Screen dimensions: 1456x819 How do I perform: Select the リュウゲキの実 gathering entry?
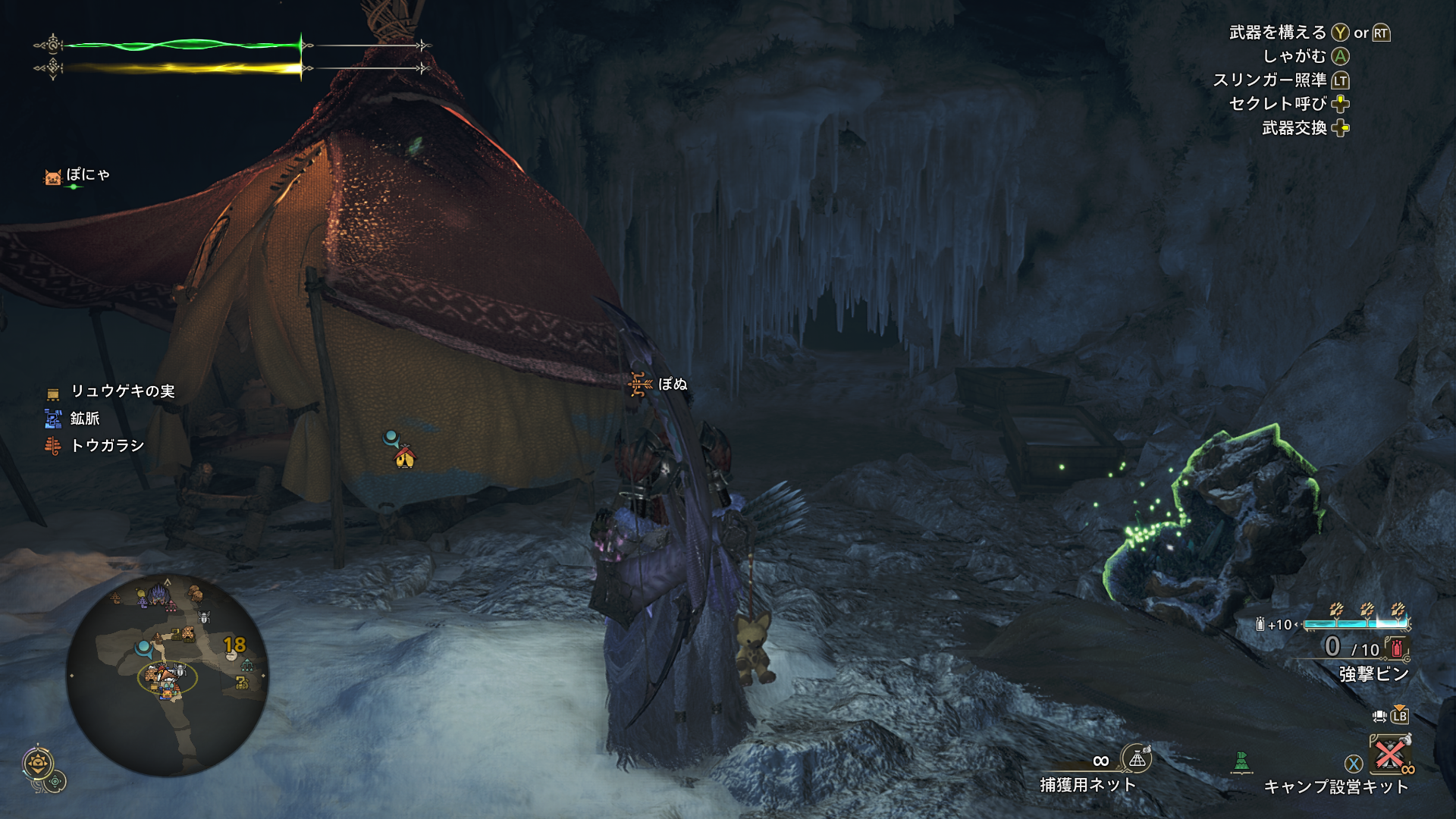pos(122,391)
